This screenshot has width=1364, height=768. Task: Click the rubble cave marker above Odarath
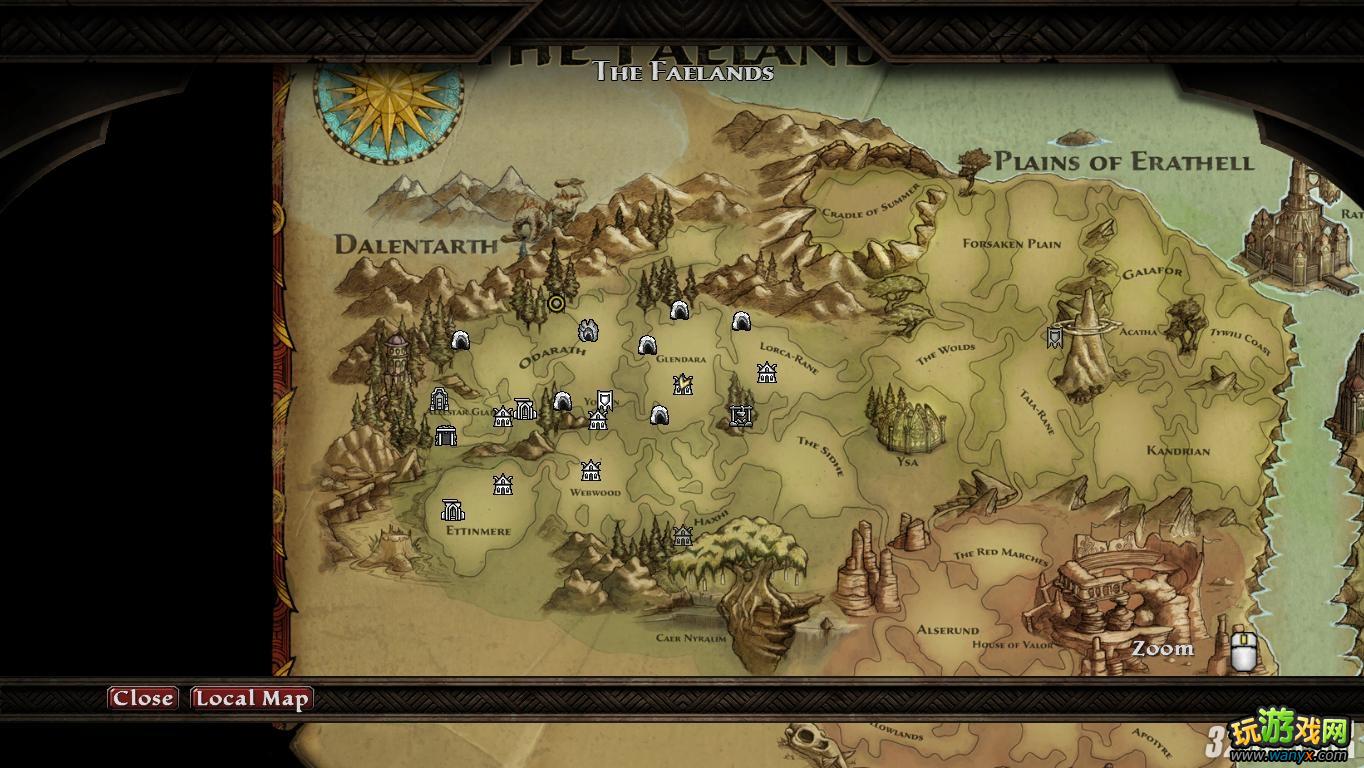[588, 330]
